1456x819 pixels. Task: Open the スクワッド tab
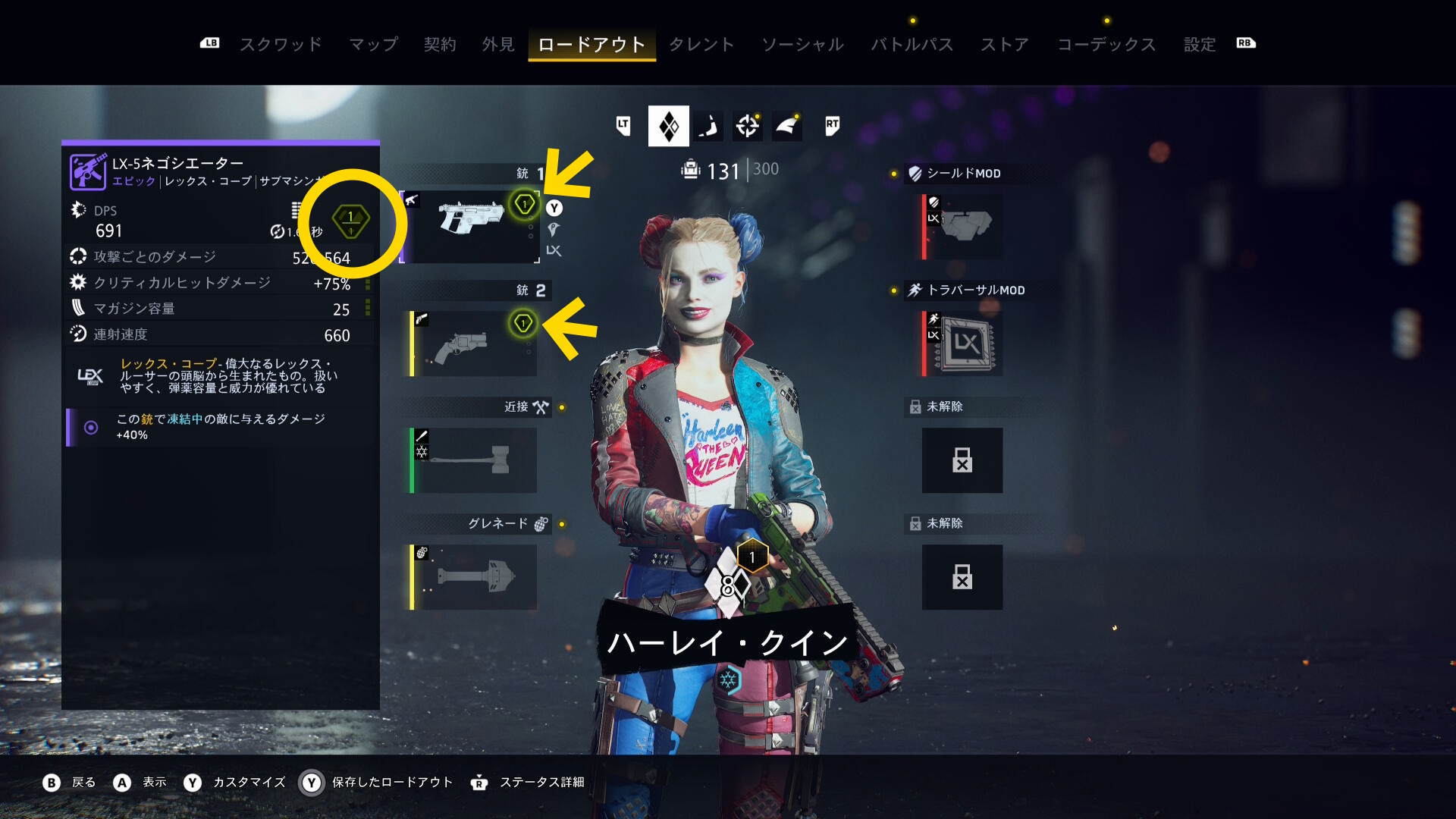coord(281,45)
